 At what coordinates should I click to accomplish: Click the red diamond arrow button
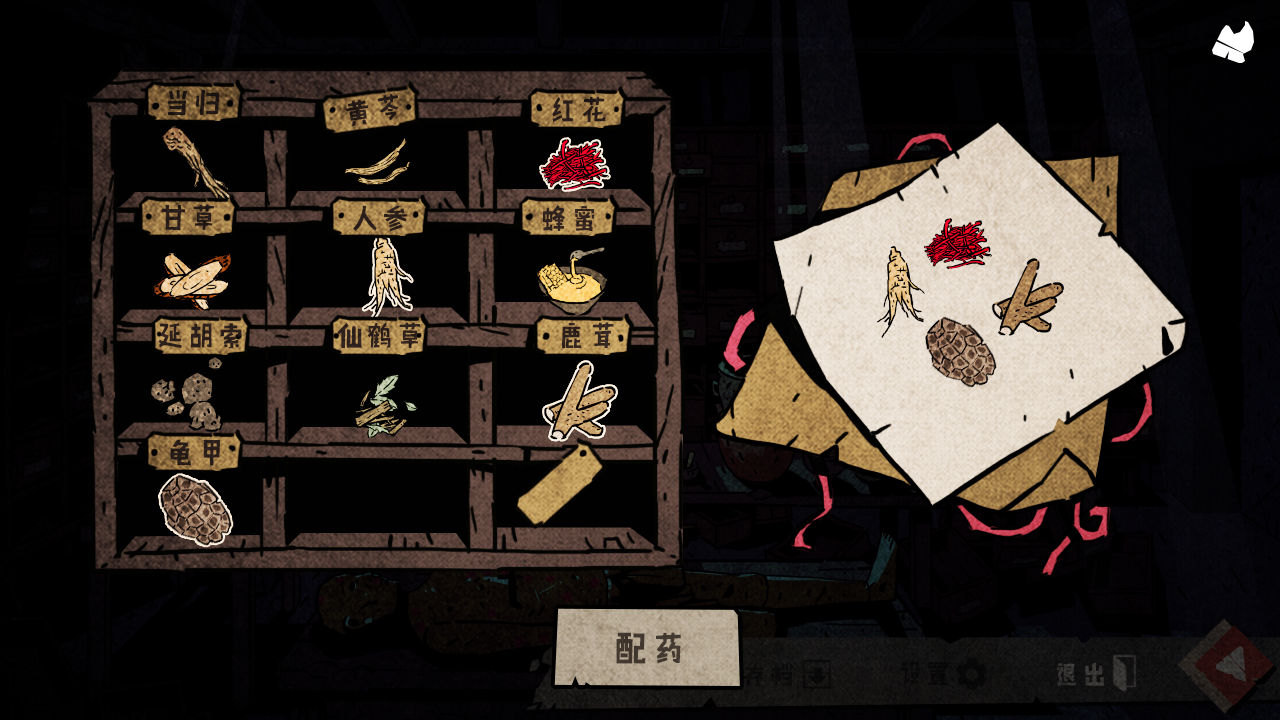(x=1226, y=665)
